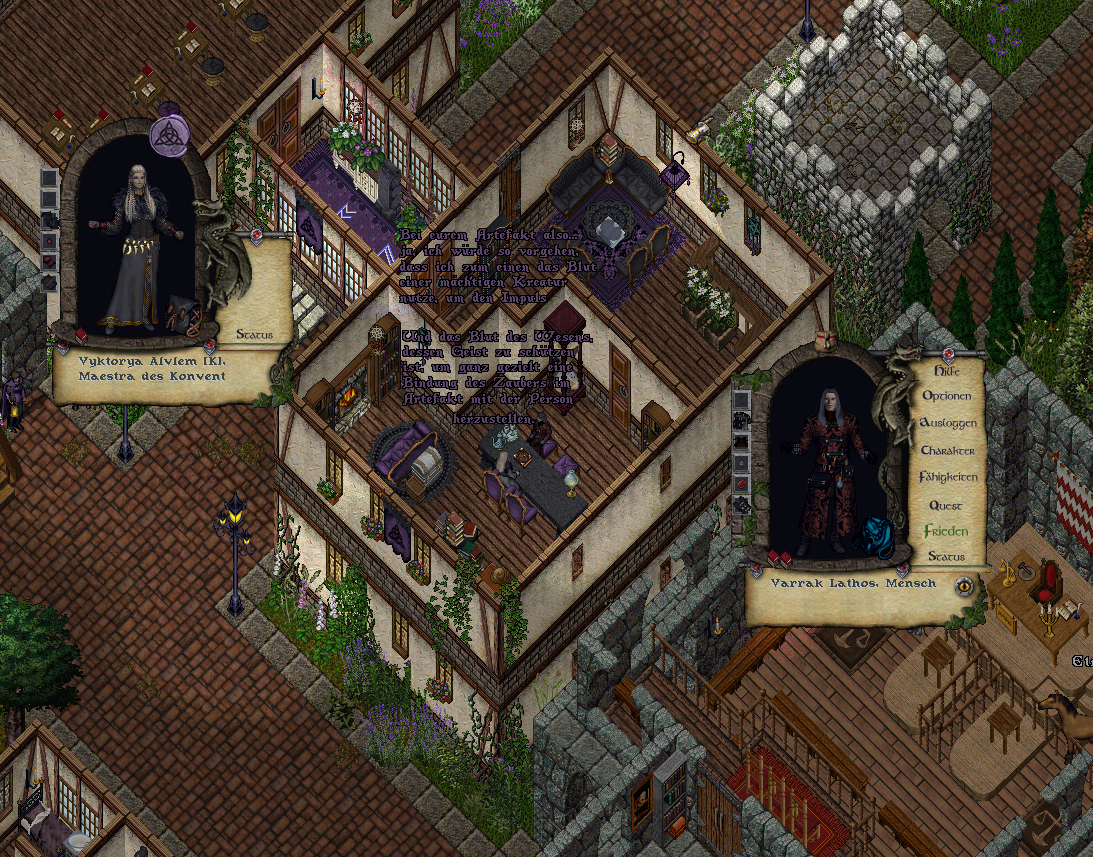Show Status on Varrak Lathos paperdoll
This screenshot has height=857, width=1093.
[x=946, y=556]
